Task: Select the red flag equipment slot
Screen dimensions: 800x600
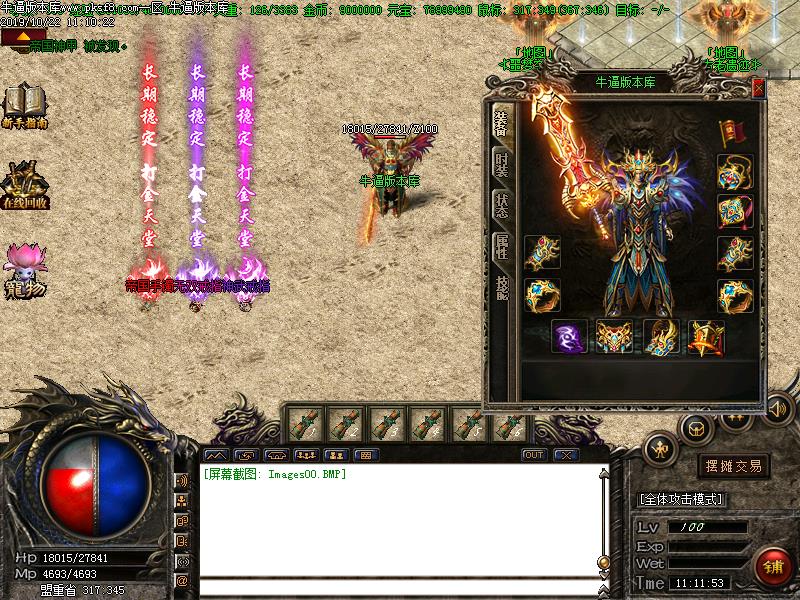Action: 735,133
